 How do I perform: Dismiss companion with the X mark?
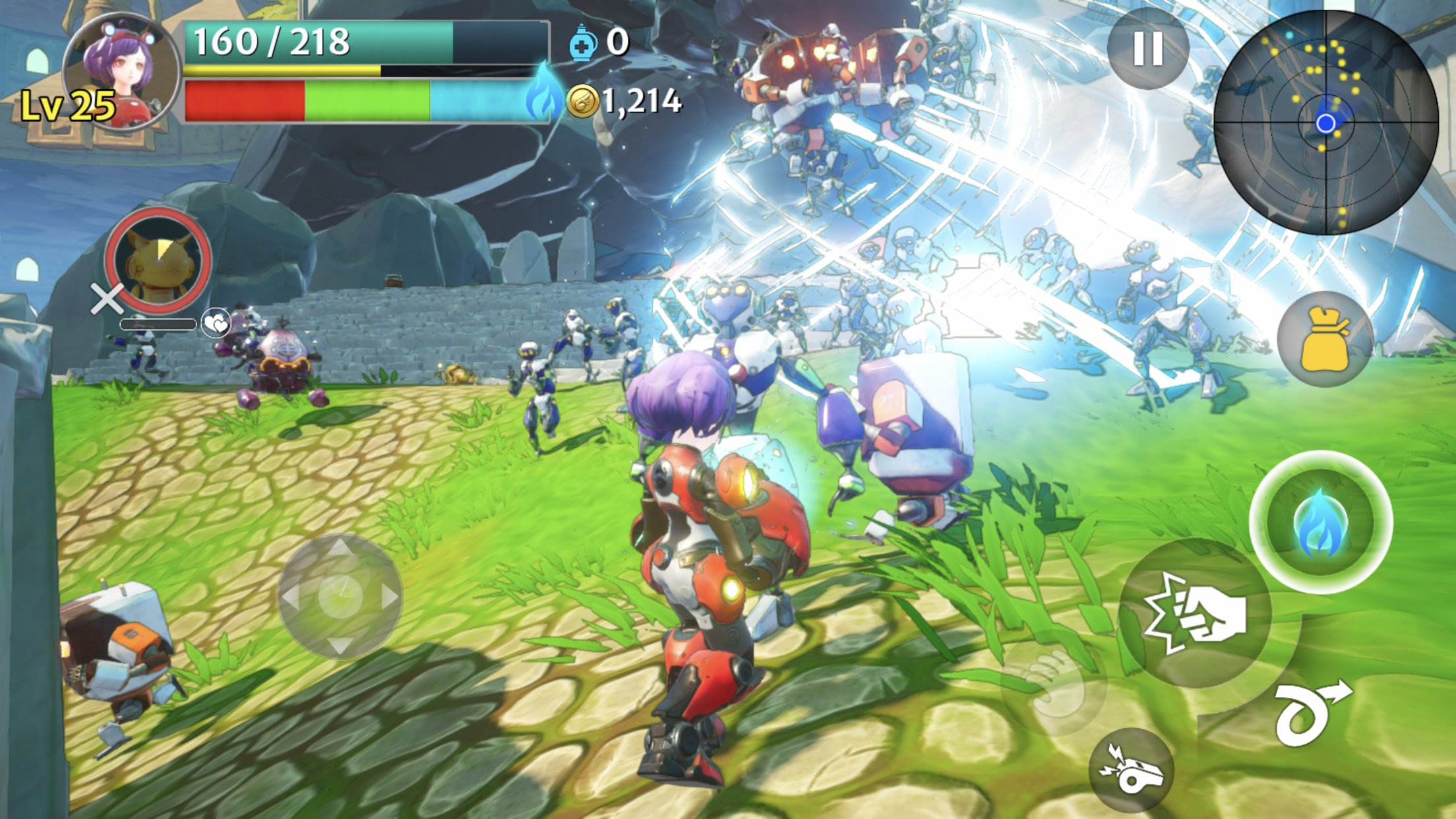coord(107,299)
